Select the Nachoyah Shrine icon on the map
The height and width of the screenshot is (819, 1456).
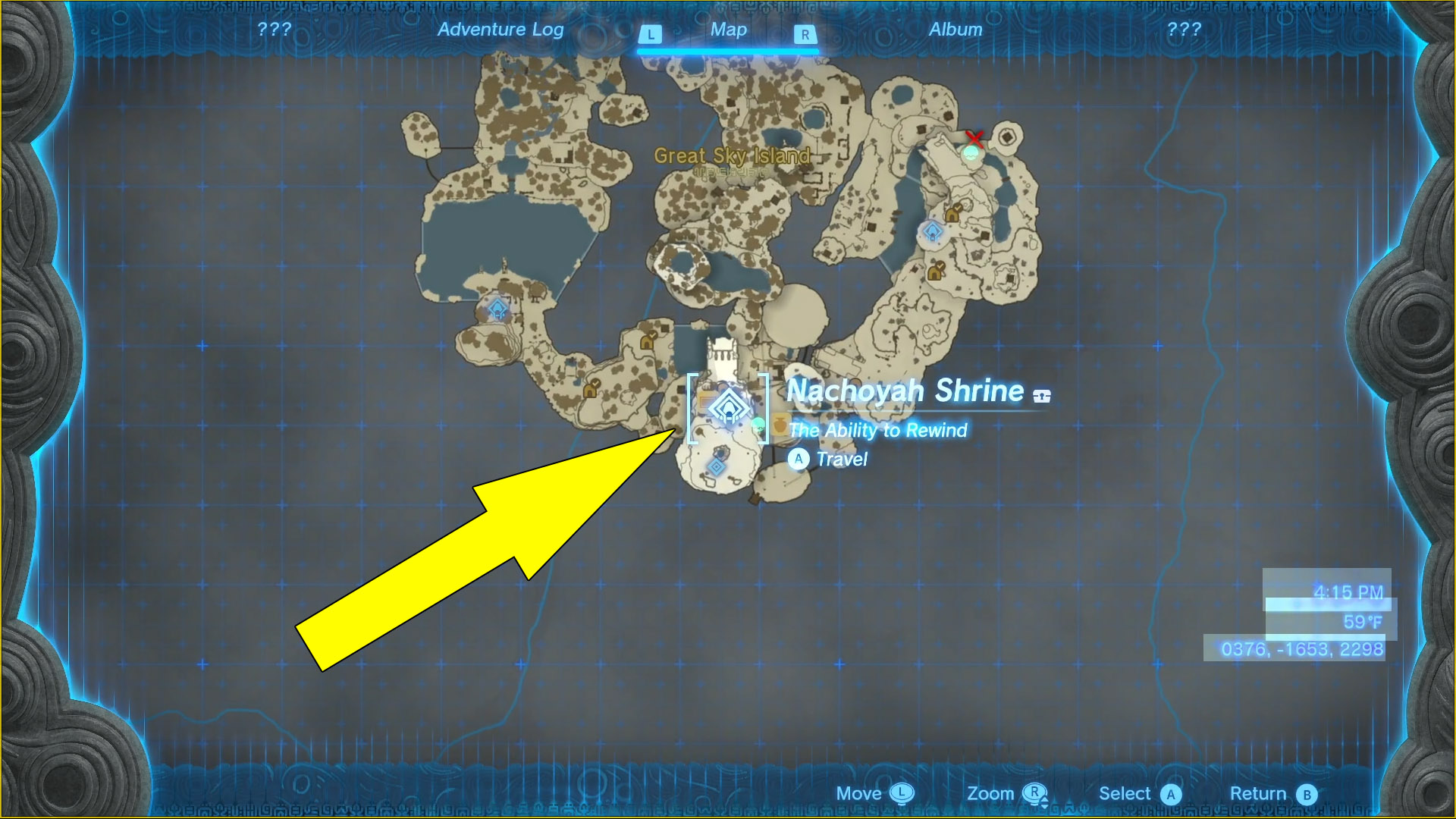click(x=728, y=407)
